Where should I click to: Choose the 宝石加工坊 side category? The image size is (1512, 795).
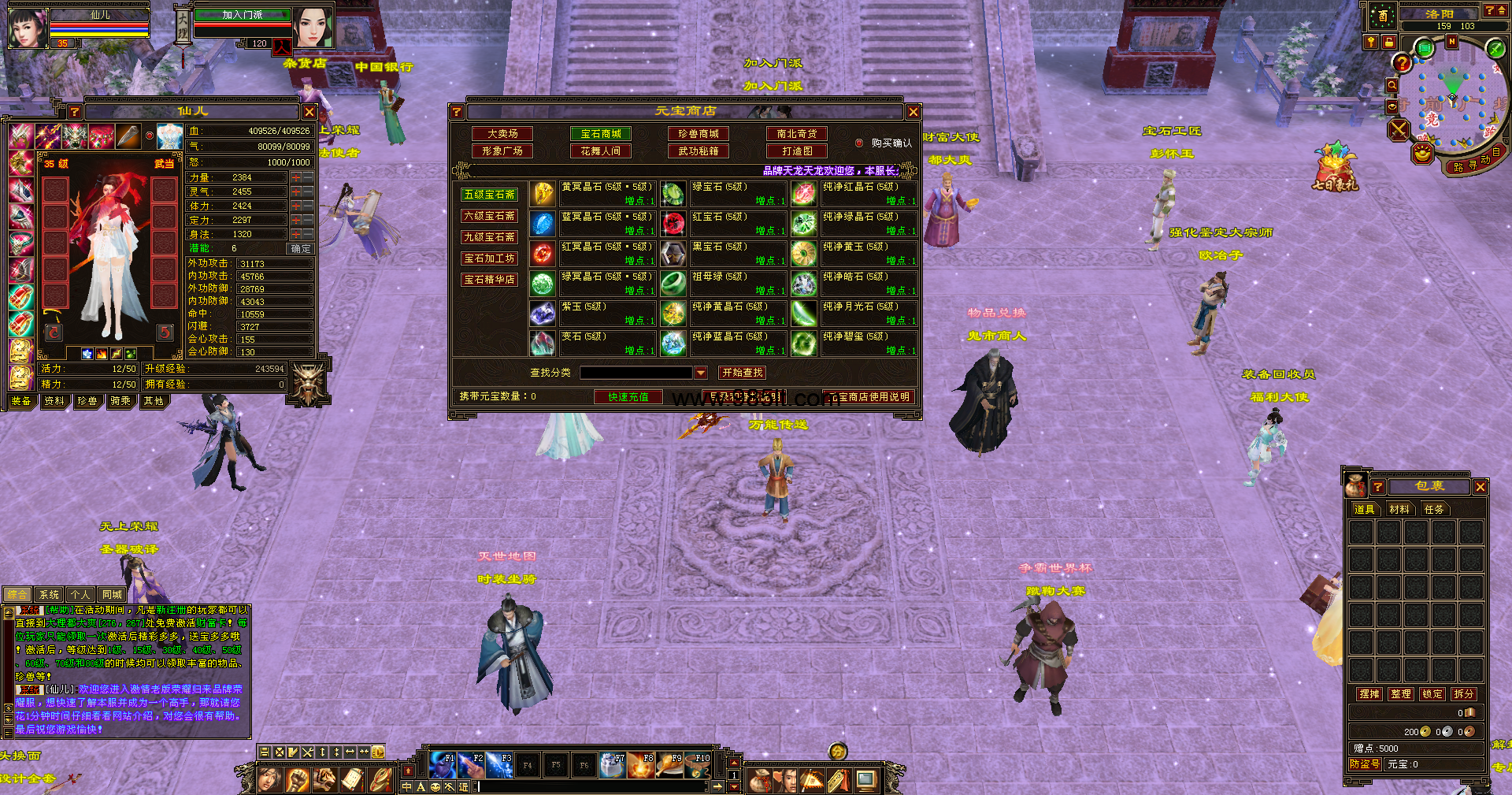[489, 258]
